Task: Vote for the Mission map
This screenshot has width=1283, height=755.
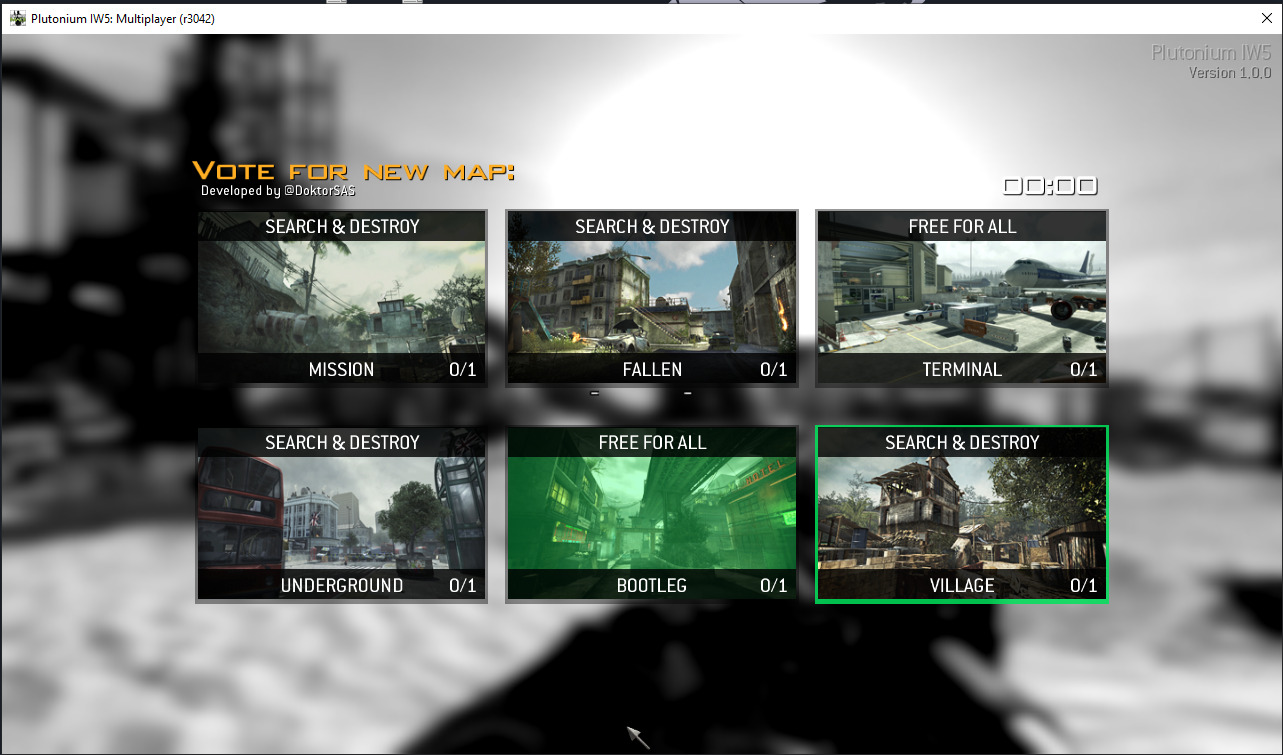Action: coord(342,298)
